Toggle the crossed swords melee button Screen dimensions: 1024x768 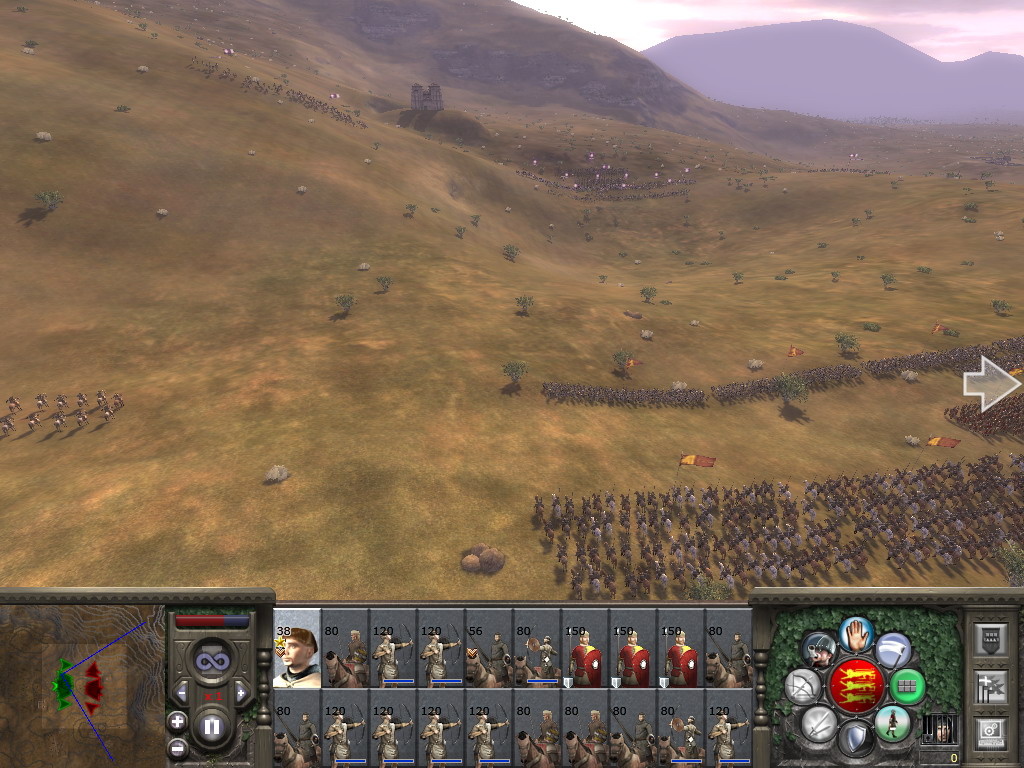click(818, 723)
